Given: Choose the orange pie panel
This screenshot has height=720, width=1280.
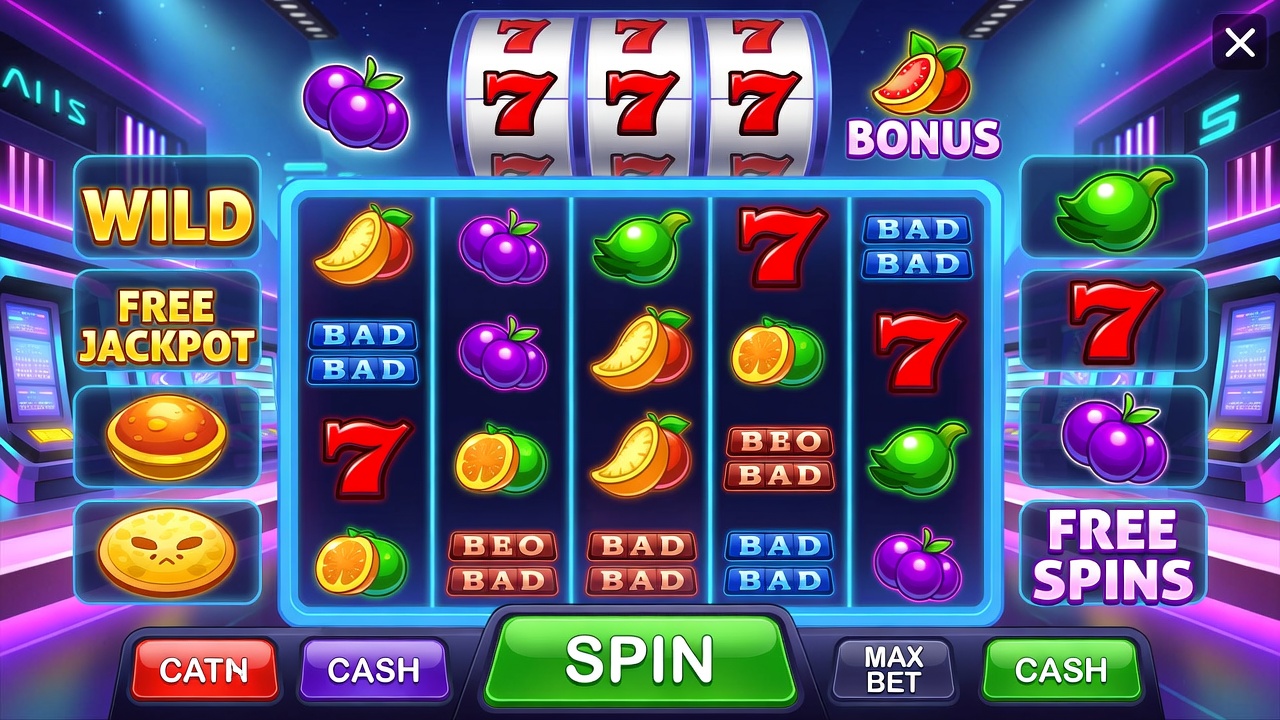Looking at the screenshot, I should pos(167,438).
